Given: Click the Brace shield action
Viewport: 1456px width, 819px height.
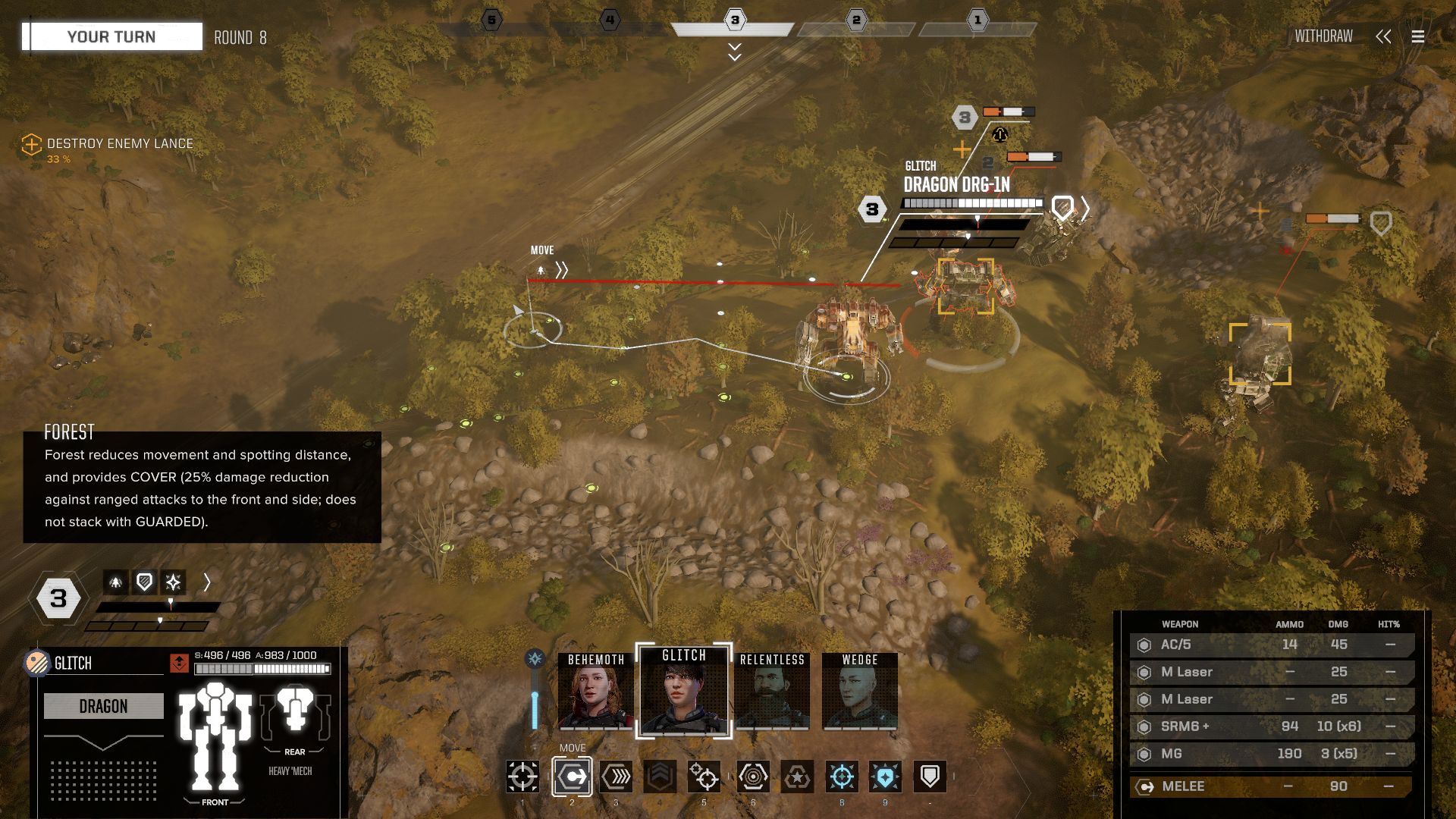Looking at the screenshot, I should (x=930, y=777).
